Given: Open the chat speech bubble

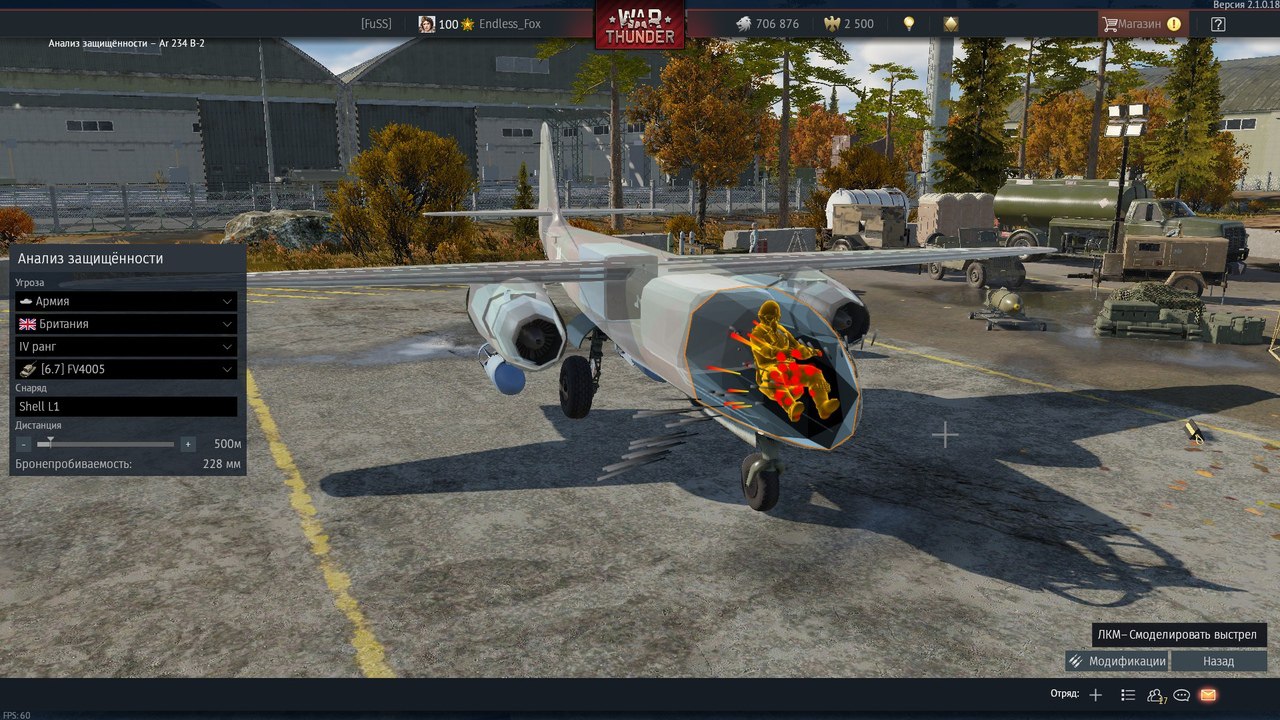Looking at the screenshot, I should [x=1181, y=695].
